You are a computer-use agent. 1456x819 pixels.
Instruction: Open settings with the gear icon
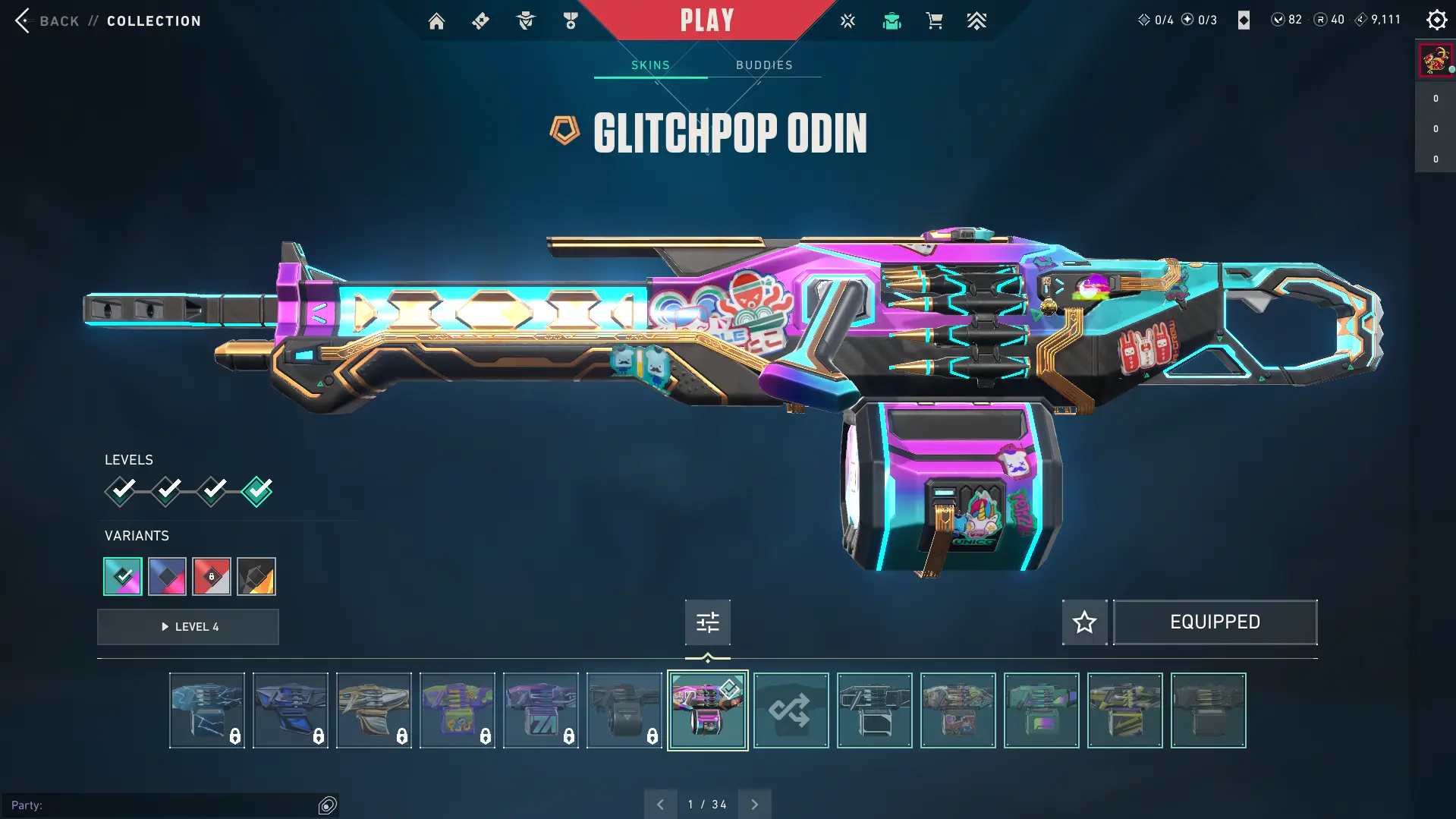(1436, 20)
